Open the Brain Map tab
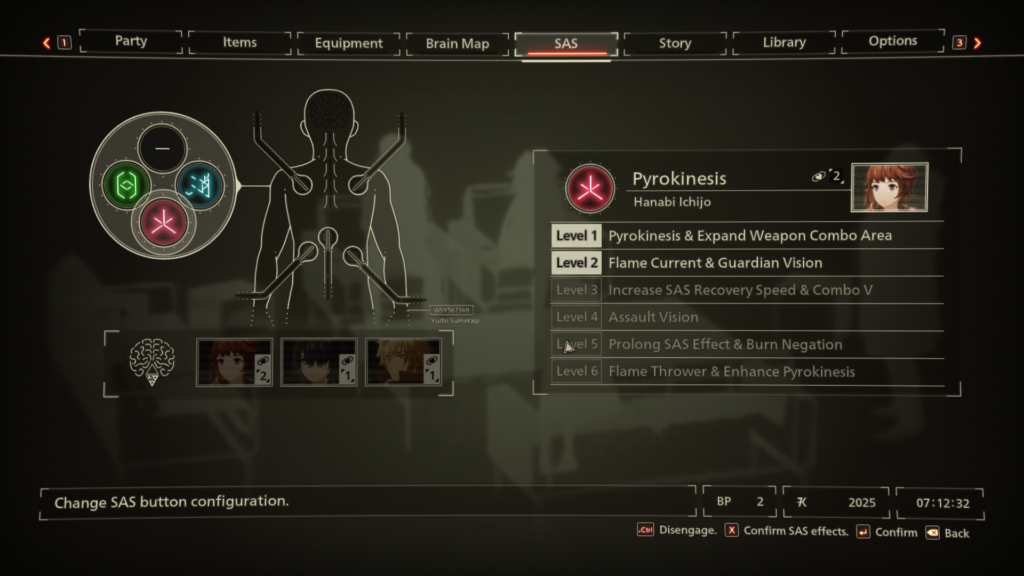 pyautogui.click(x=457, y=43)
